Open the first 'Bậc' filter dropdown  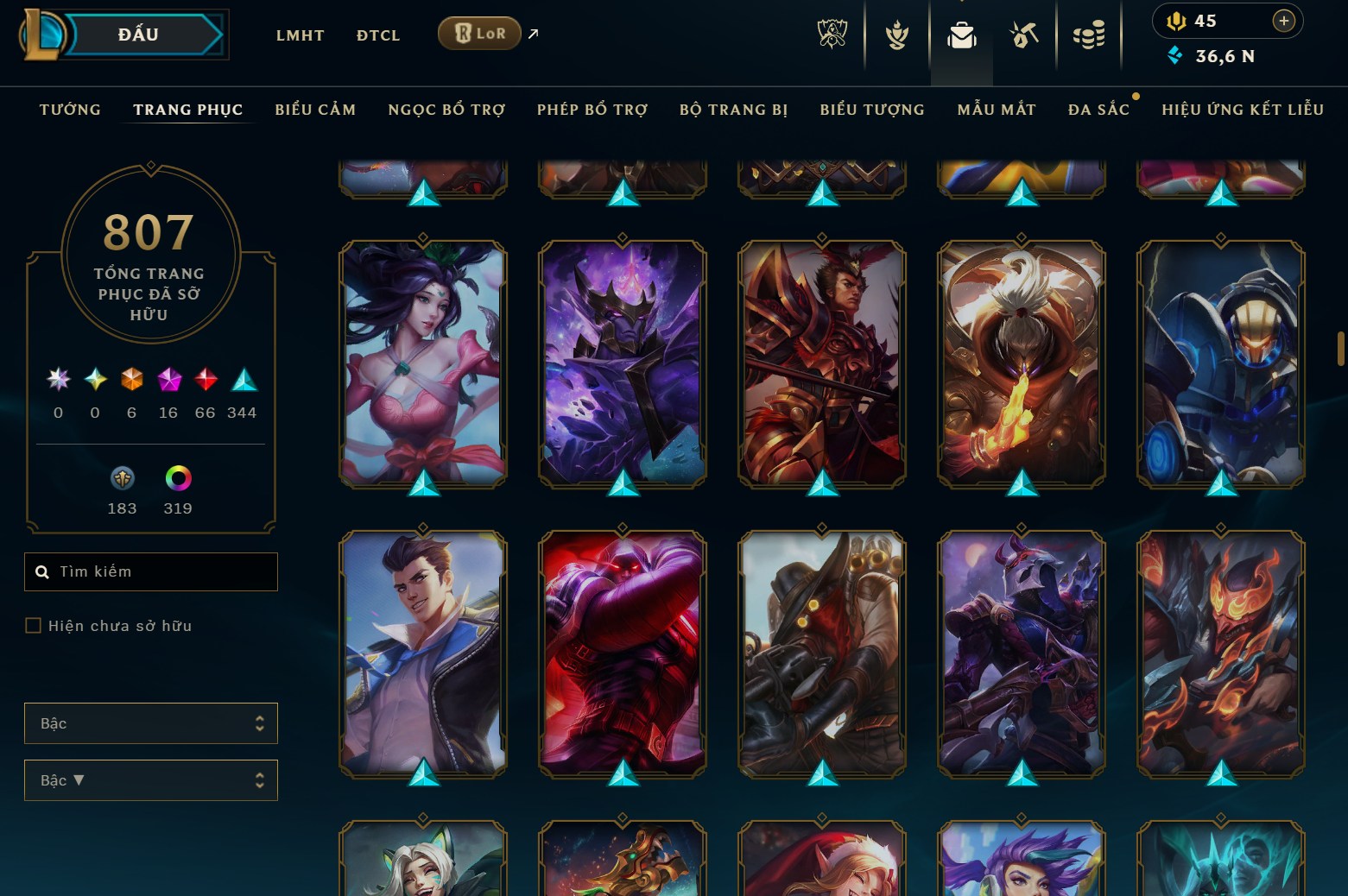click(x=150, y=723)
